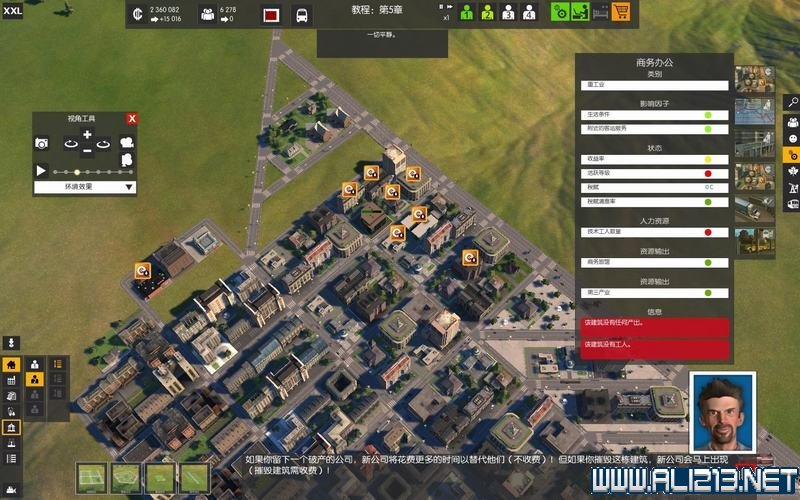Select the highlighted worker class icon
Viewport: 800px width, 500px height.
pyautogui.click(x=34, y=380)
